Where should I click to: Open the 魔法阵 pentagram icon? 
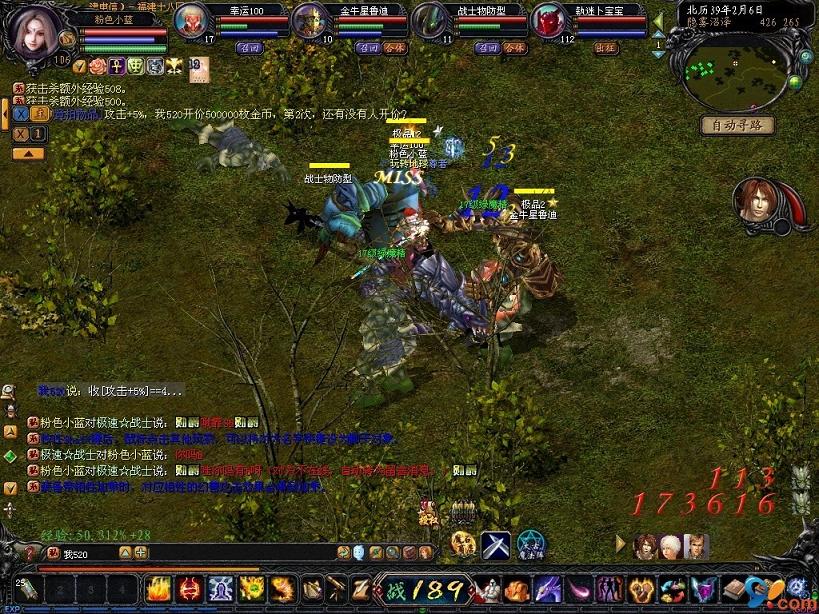click(531, 546)
